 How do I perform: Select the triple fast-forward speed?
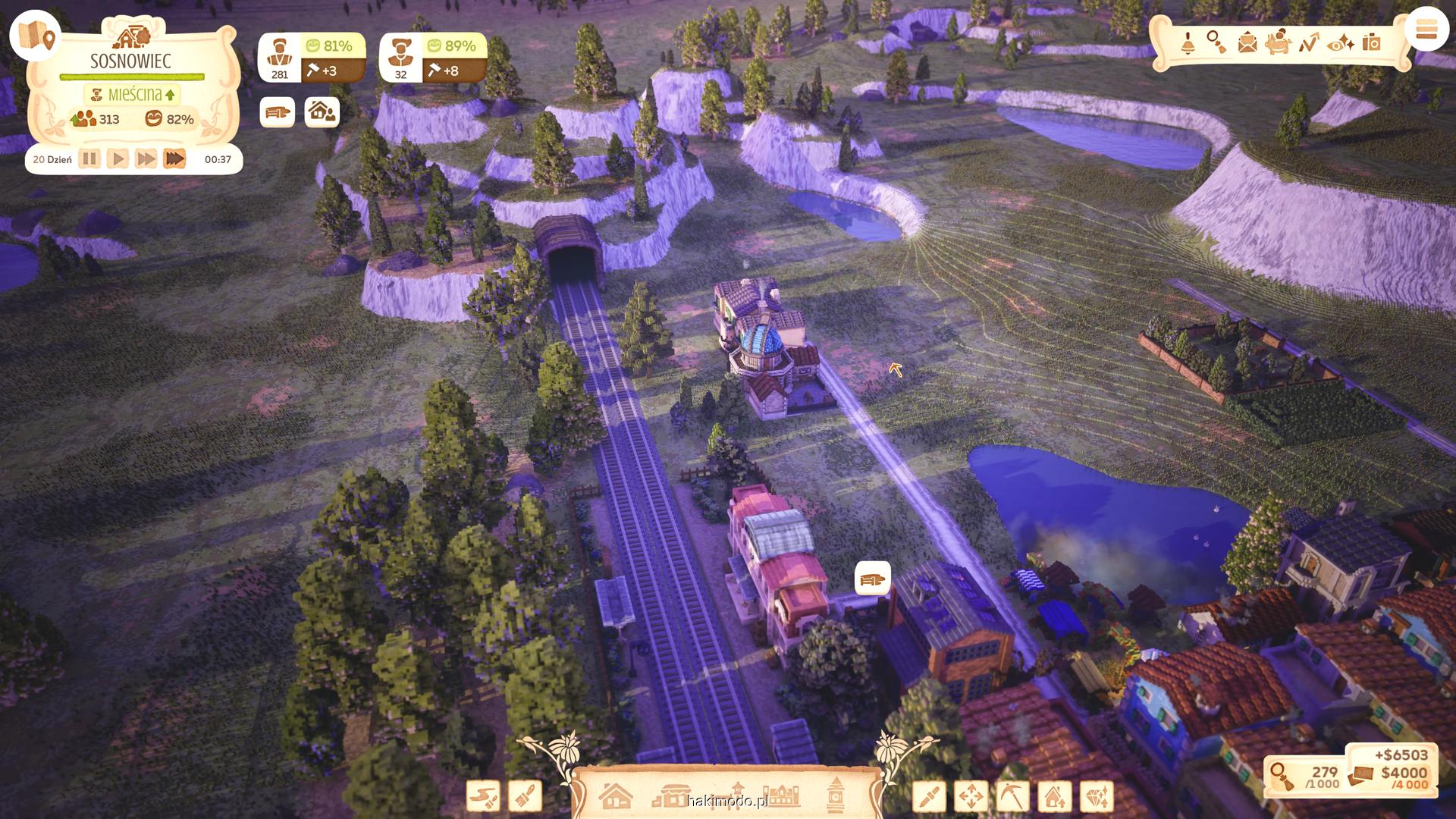[174, 159]
